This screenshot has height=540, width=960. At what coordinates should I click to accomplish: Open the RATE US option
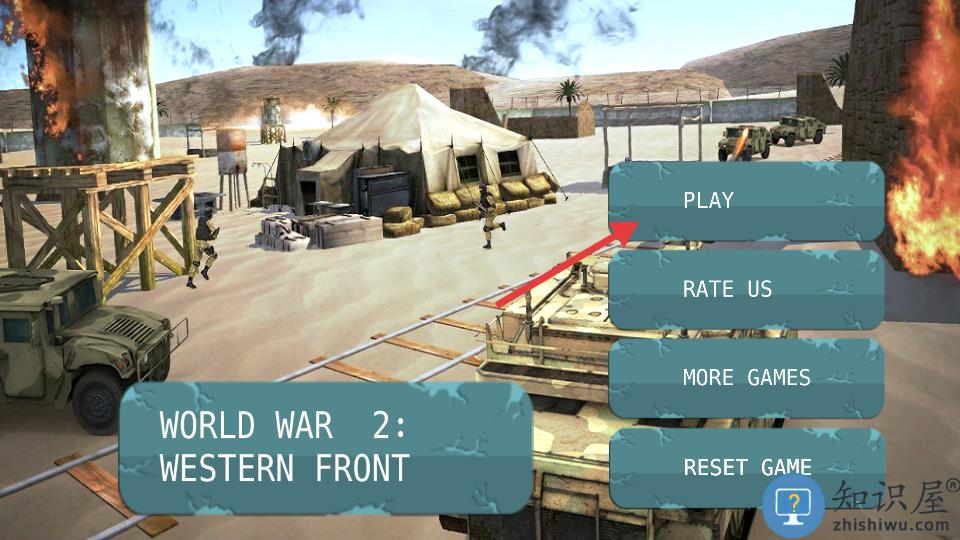pos(746,290)
